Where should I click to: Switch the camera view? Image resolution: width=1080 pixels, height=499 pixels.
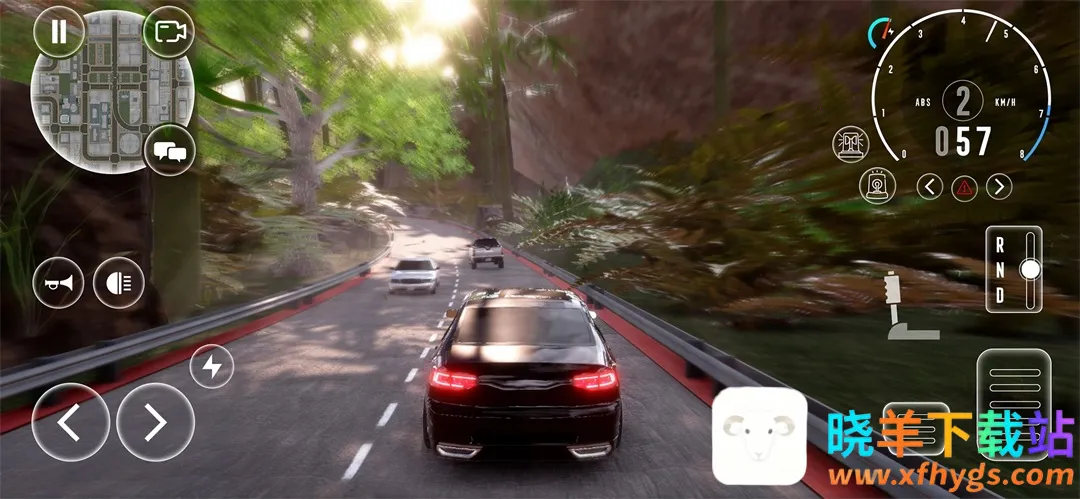point(169,31)
